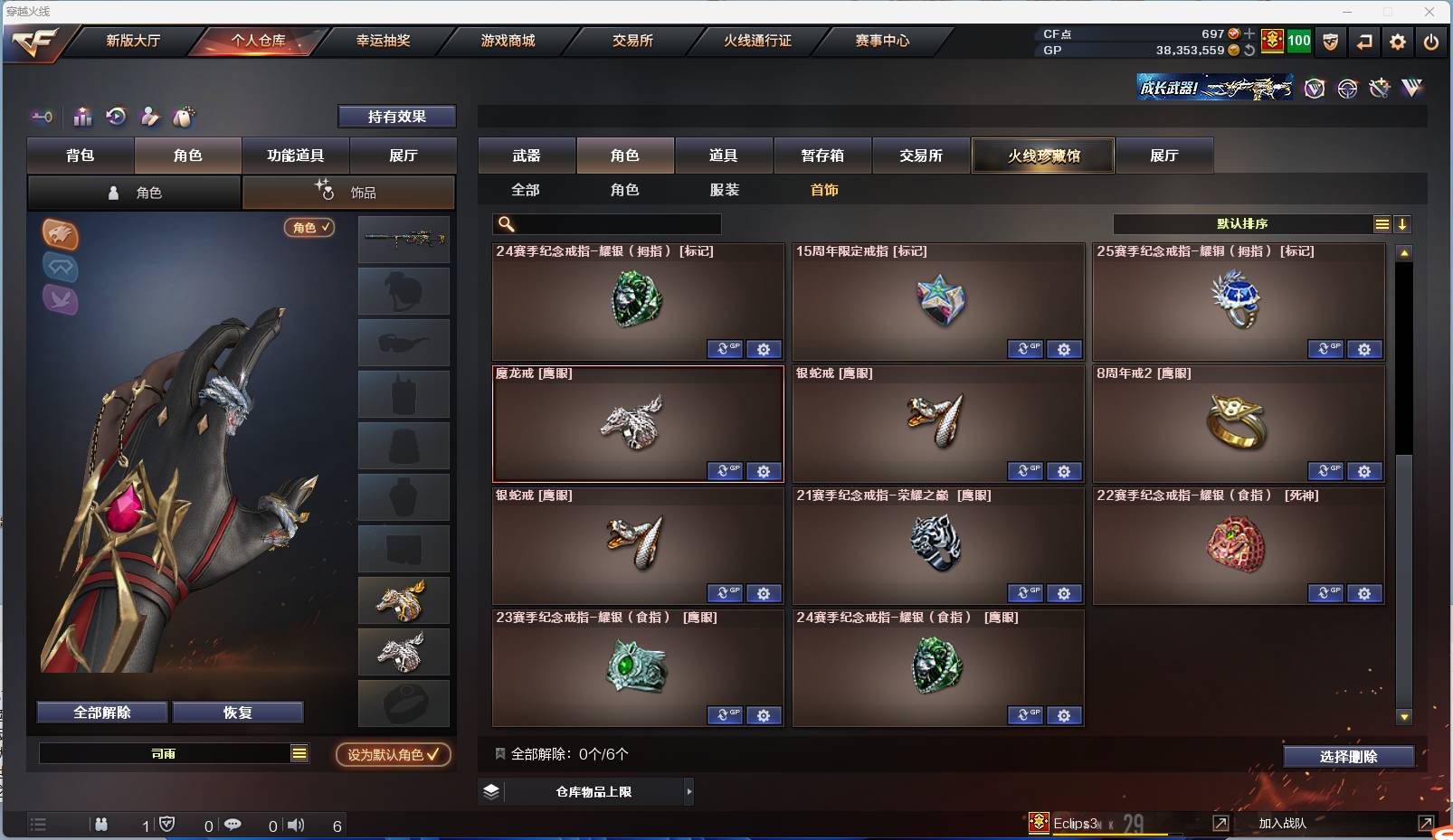Select the key icon in the inventory sidebar
This screenshot has height=840, width=1453.
(x=42, y=117)
